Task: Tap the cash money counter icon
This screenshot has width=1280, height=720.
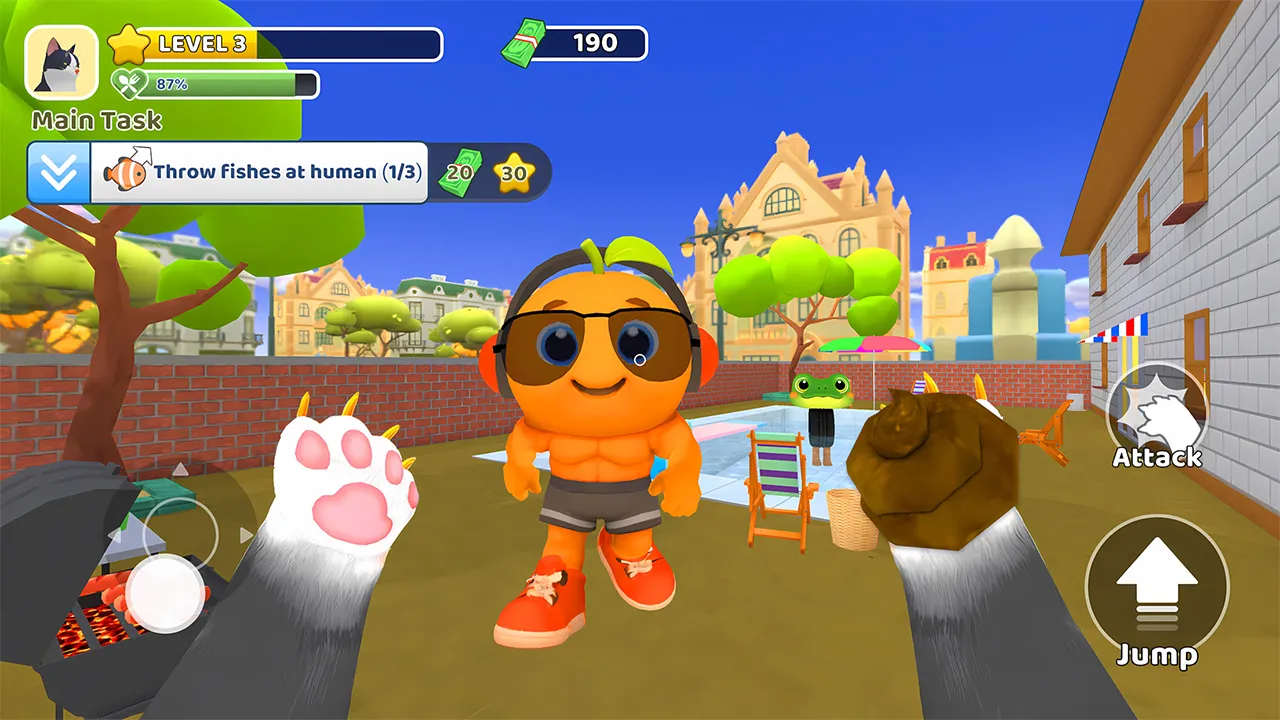Action: pyautogui.click(x=519, y=43)
